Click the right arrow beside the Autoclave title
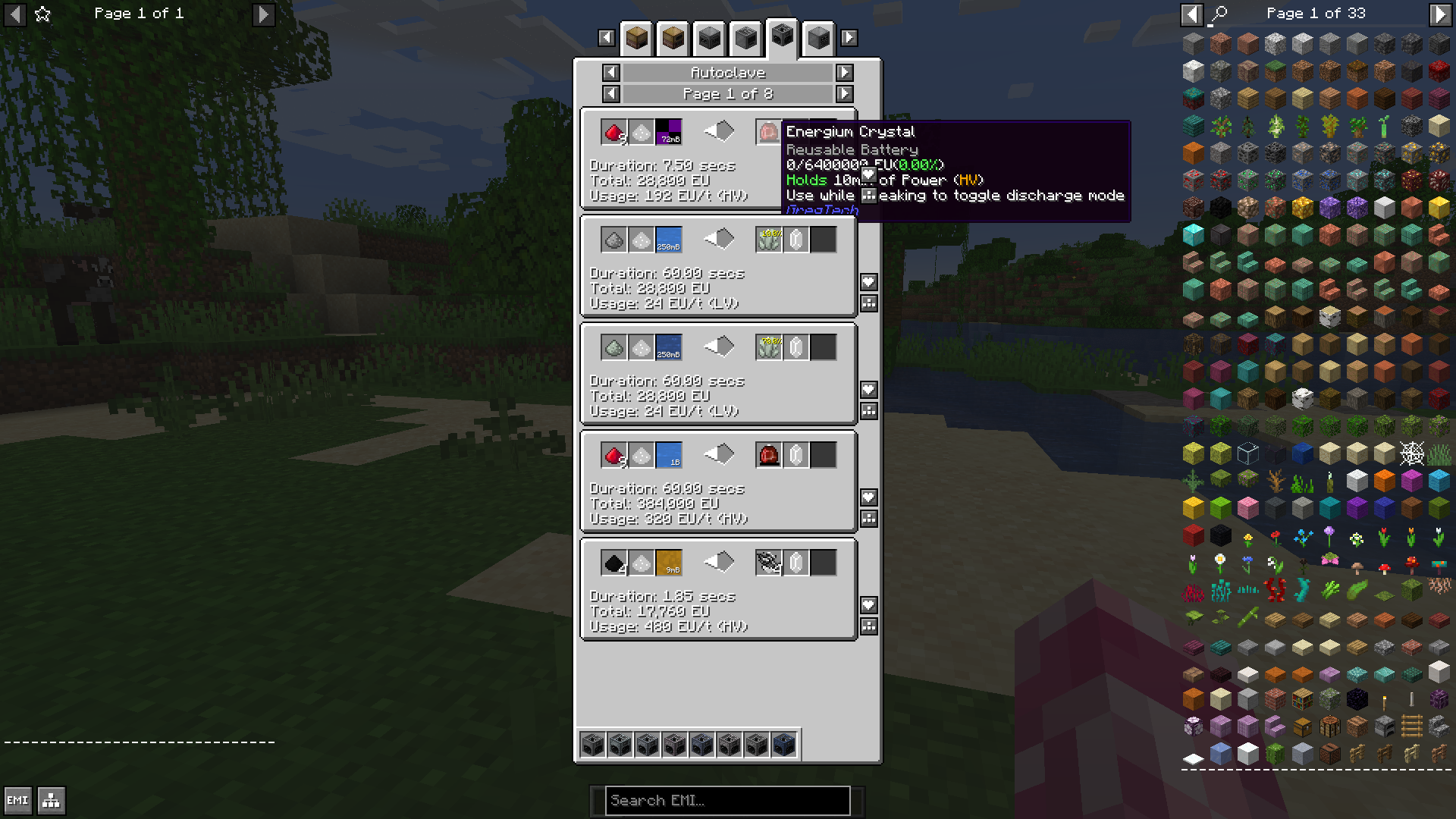 point(843,73)
